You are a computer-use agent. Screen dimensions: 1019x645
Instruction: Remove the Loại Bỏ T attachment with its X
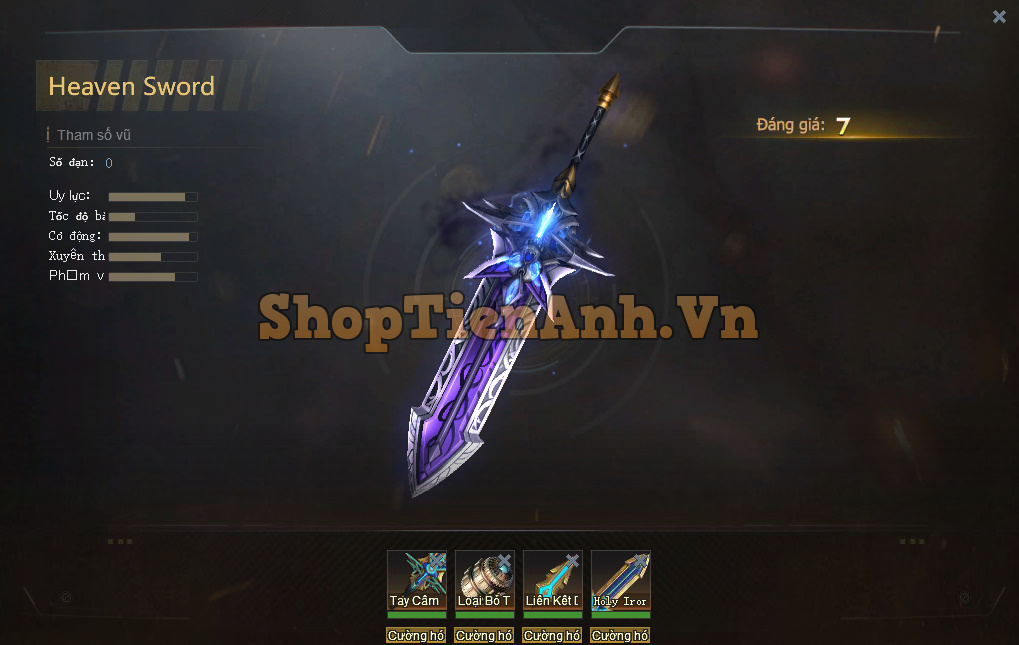[x=505, y=560]
